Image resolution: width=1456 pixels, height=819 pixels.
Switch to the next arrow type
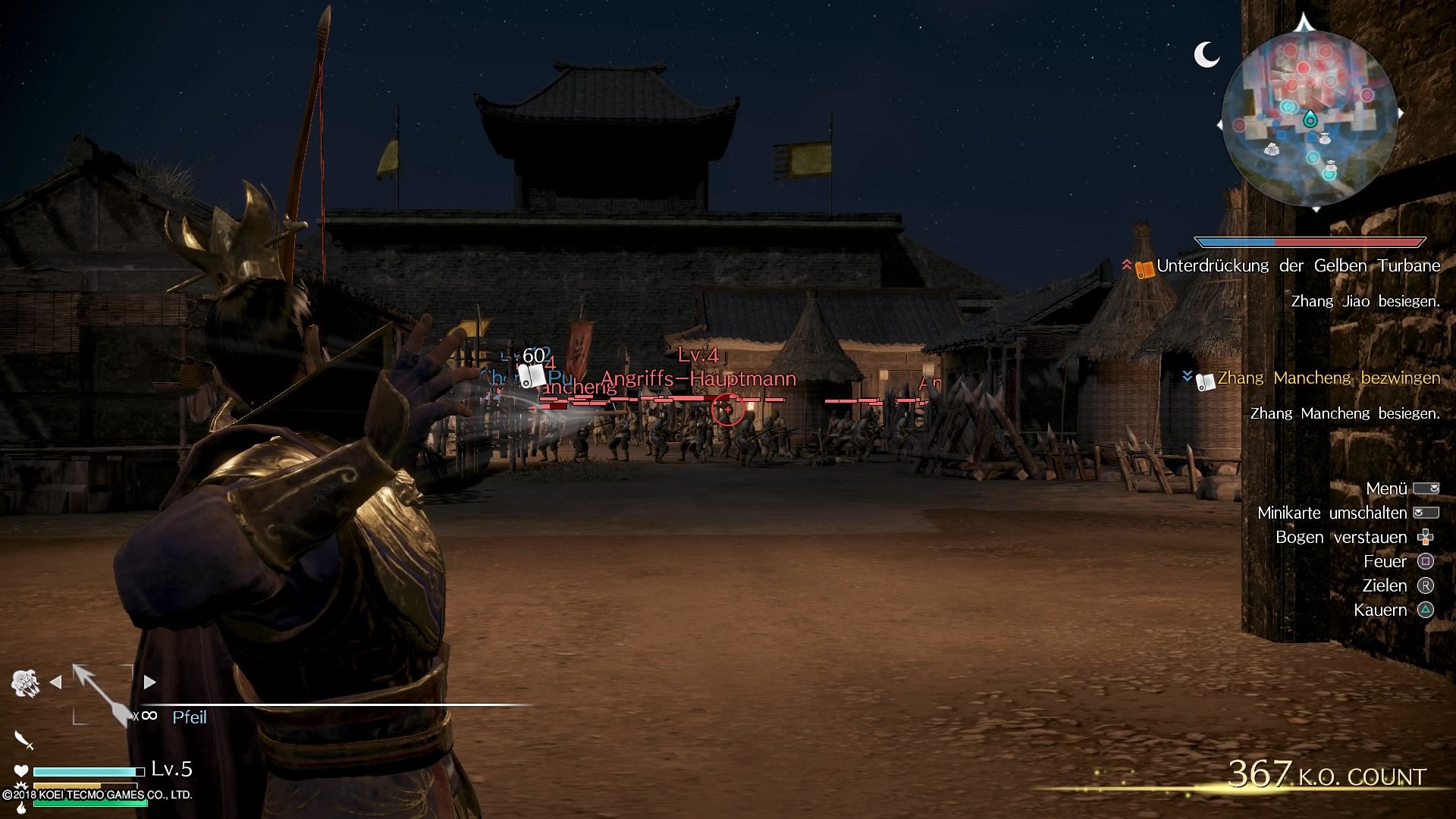[x=150, y=682]
